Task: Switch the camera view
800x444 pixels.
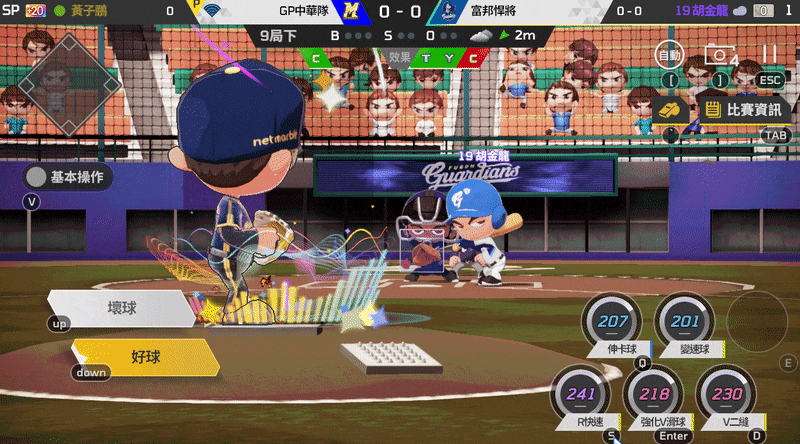Action: coord(719,55)
